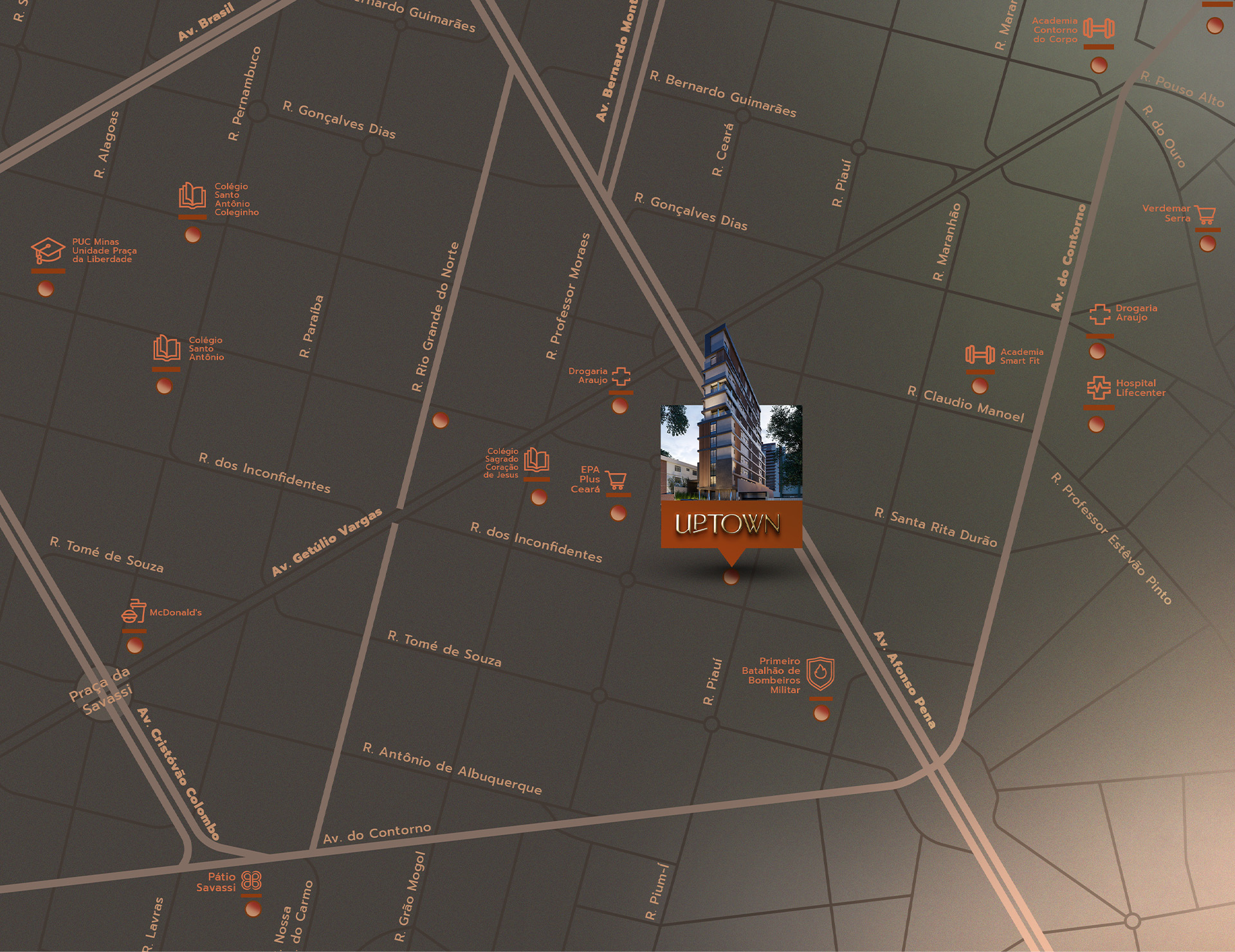
Task: Choose the McDonald's map marker
Action: 134,645
